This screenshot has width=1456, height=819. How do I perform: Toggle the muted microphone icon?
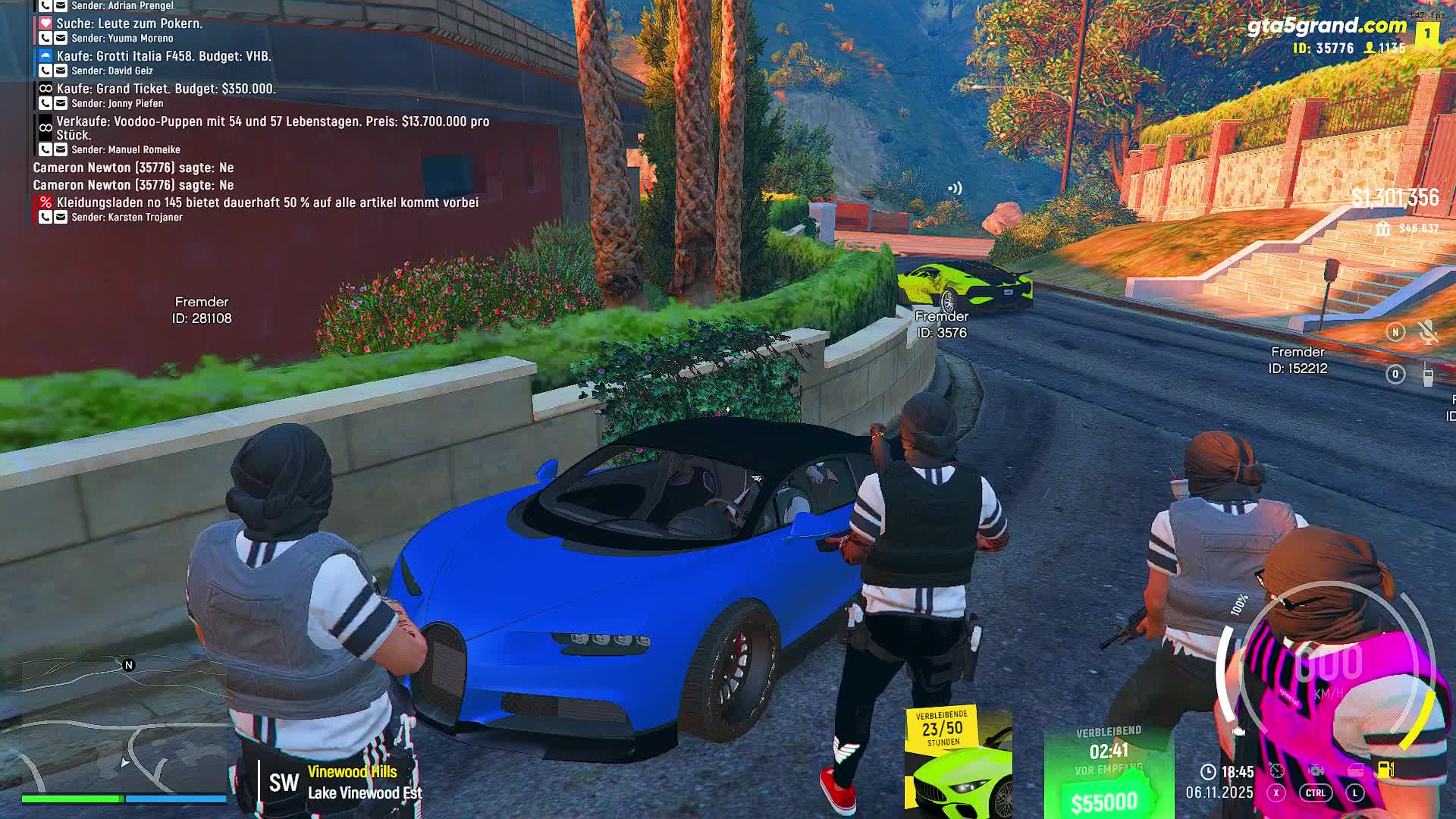point(1428,332)
